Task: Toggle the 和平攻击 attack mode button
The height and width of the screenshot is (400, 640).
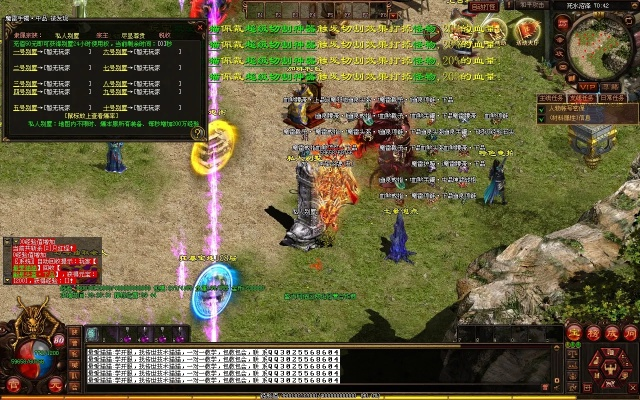Action: tap(531, 6)
